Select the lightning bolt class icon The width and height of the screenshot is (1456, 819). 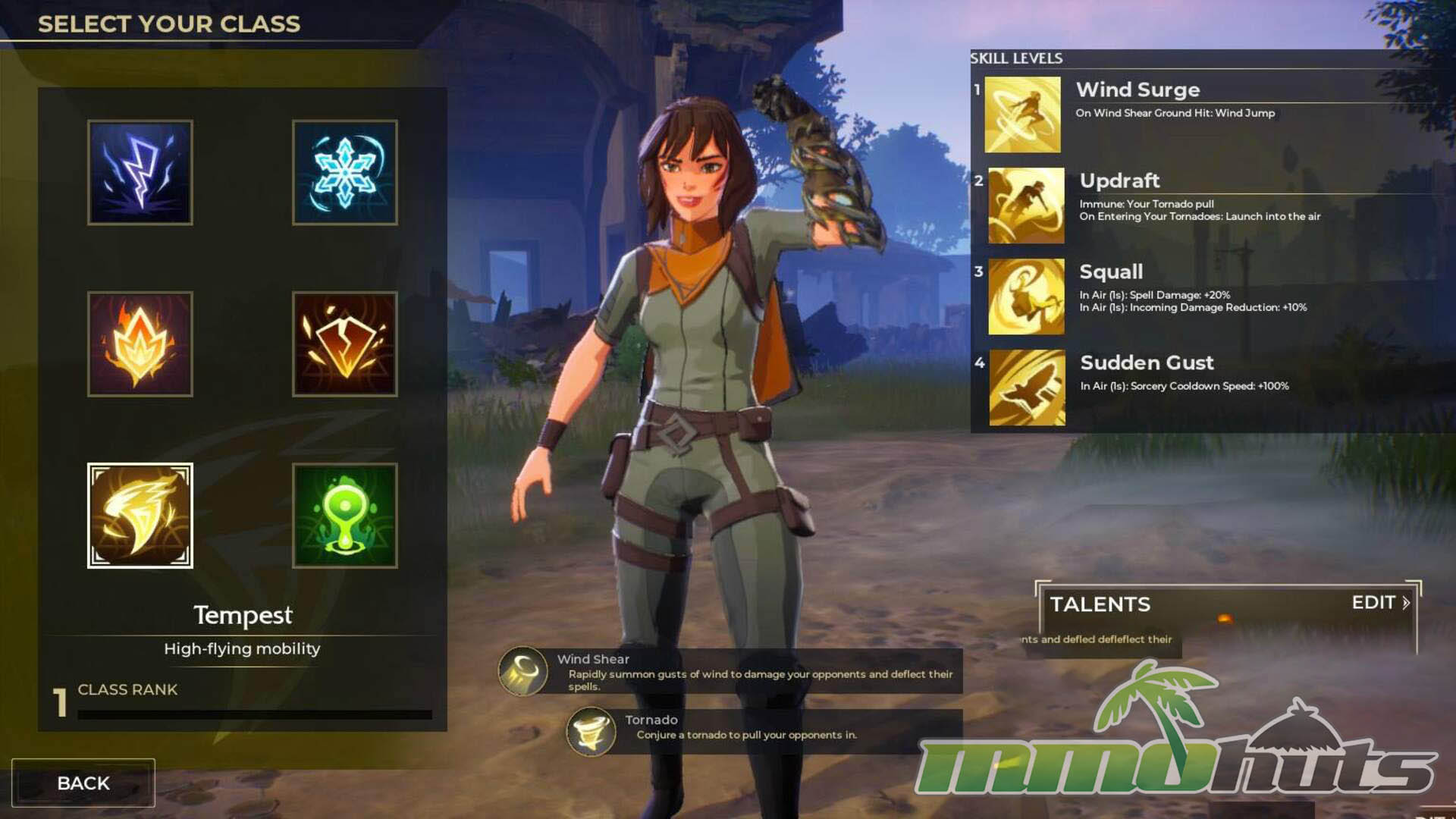click(x=140, y=172)
